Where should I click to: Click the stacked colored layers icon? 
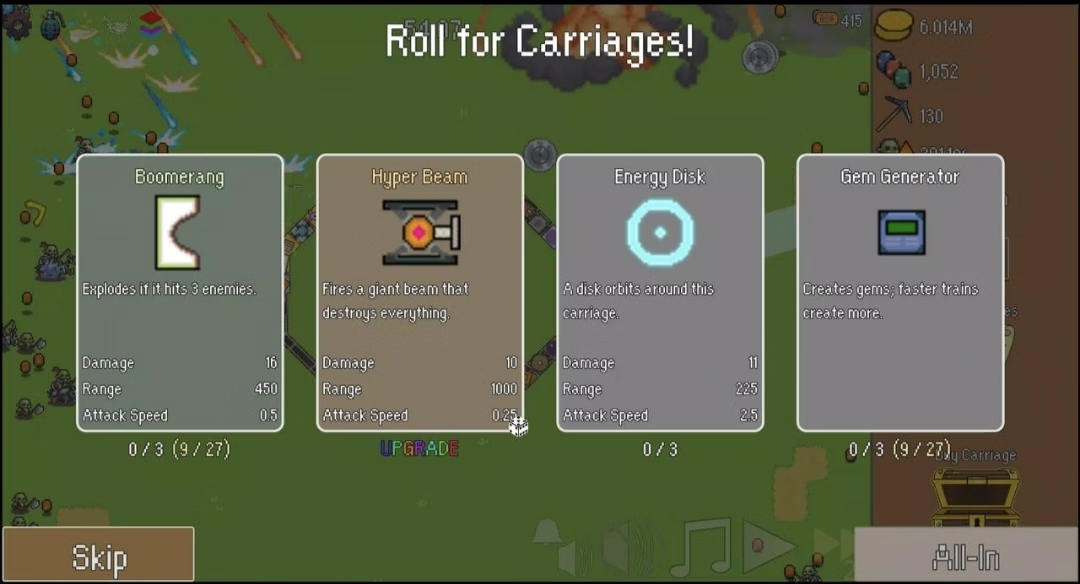[x=150, y=21]
